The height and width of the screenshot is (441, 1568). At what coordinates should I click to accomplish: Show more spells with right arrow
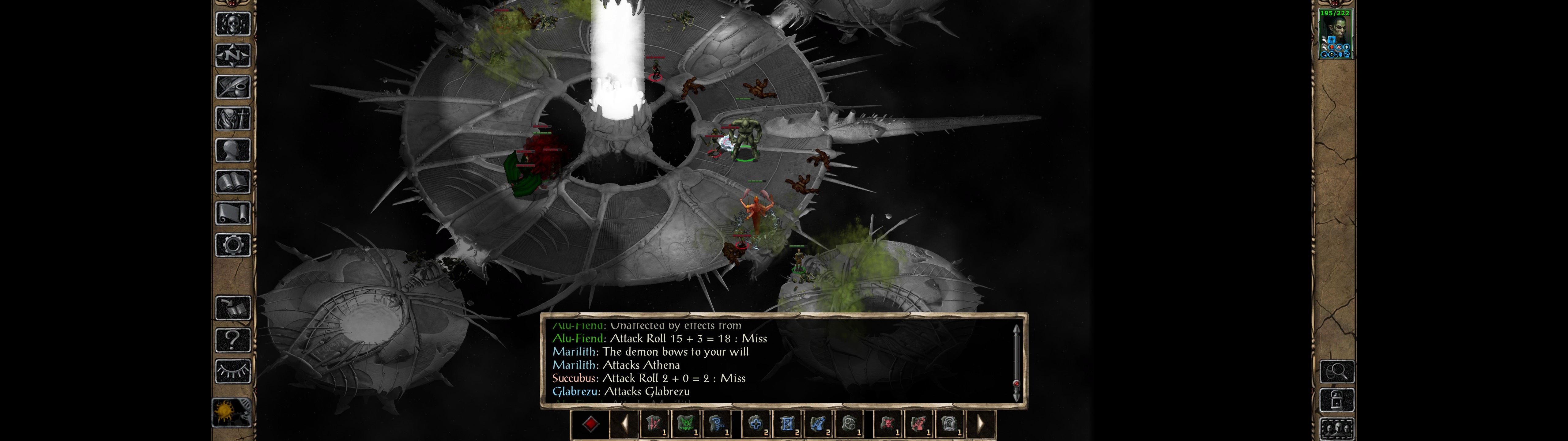point(980,424)
